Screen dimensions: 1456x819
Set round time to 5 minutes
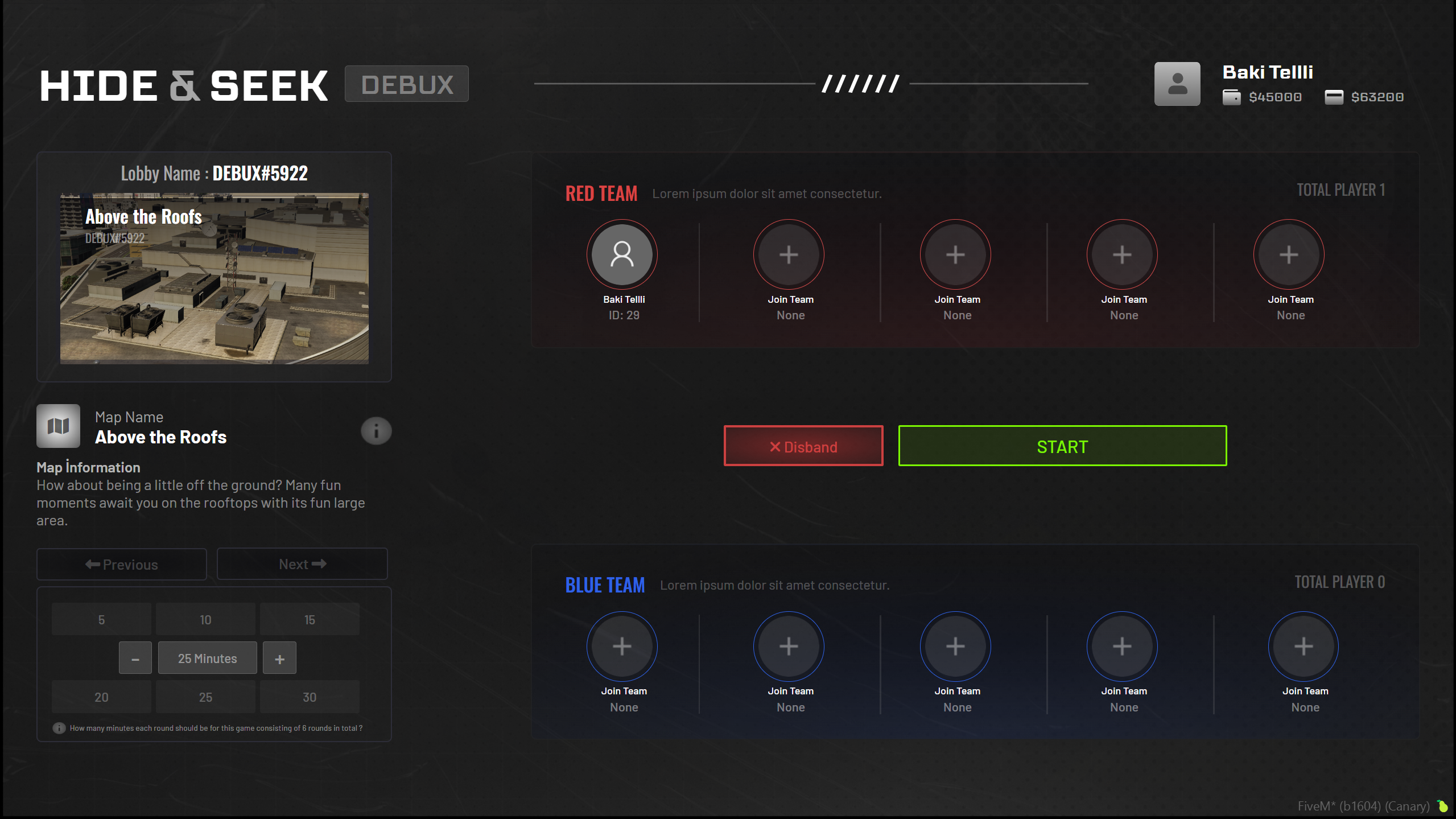101,619
